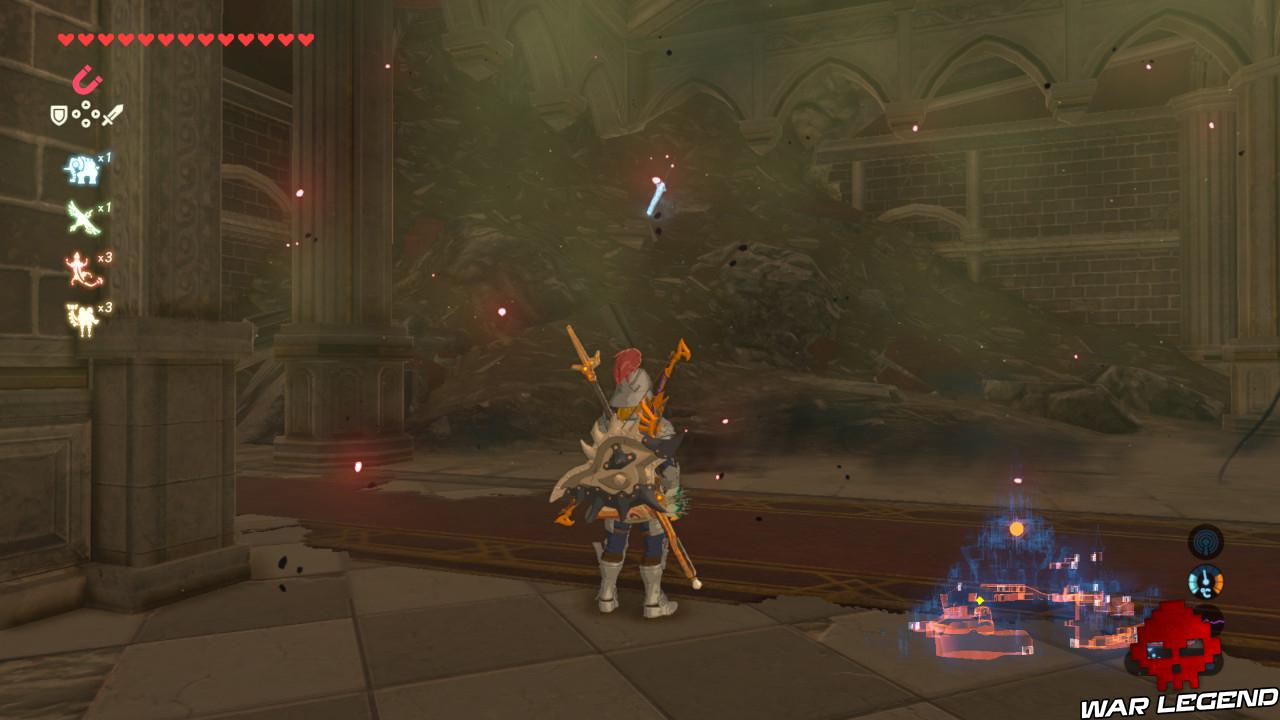Click the purple audio waveform indicator icon

(1212, 621)
